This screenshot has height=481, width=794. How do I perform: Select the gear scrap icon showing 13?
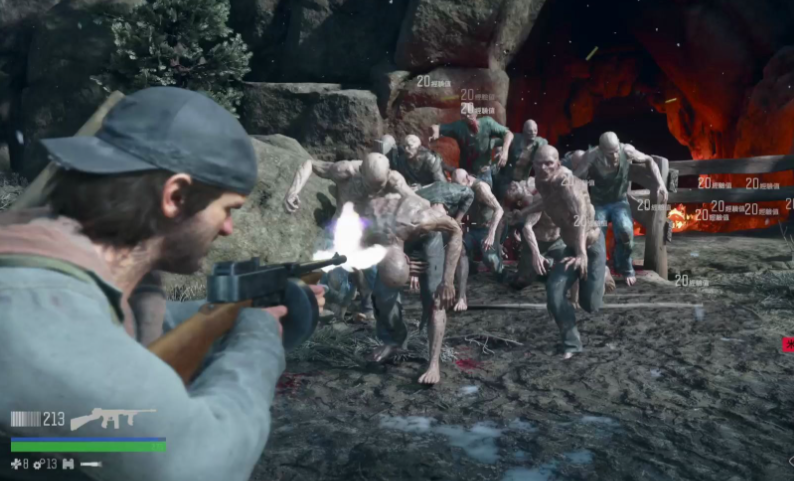pos(38,464)
